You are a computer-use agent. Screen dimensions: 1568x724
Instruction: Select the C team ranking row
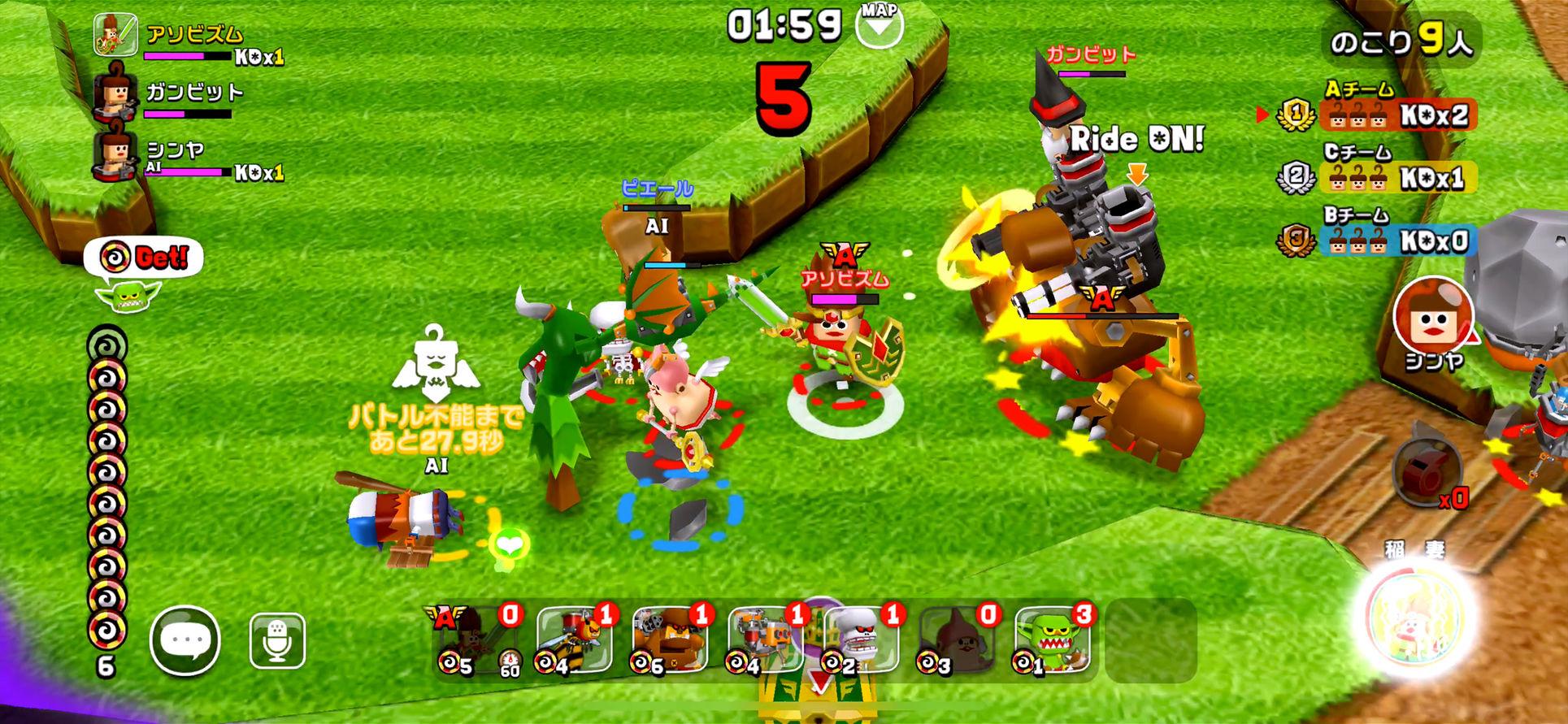(x=1376, y=177)
